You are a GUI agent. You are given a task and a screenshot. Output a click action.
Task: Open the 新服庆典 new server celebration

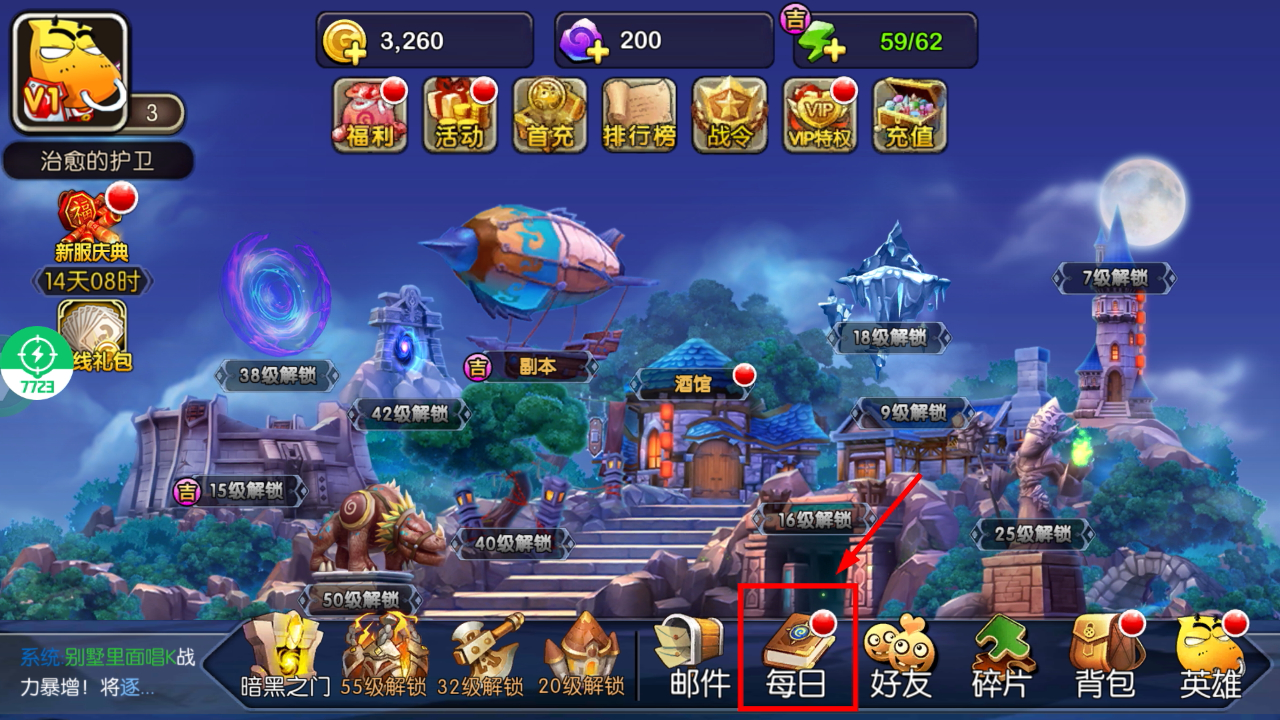click(x=92, y=225)
